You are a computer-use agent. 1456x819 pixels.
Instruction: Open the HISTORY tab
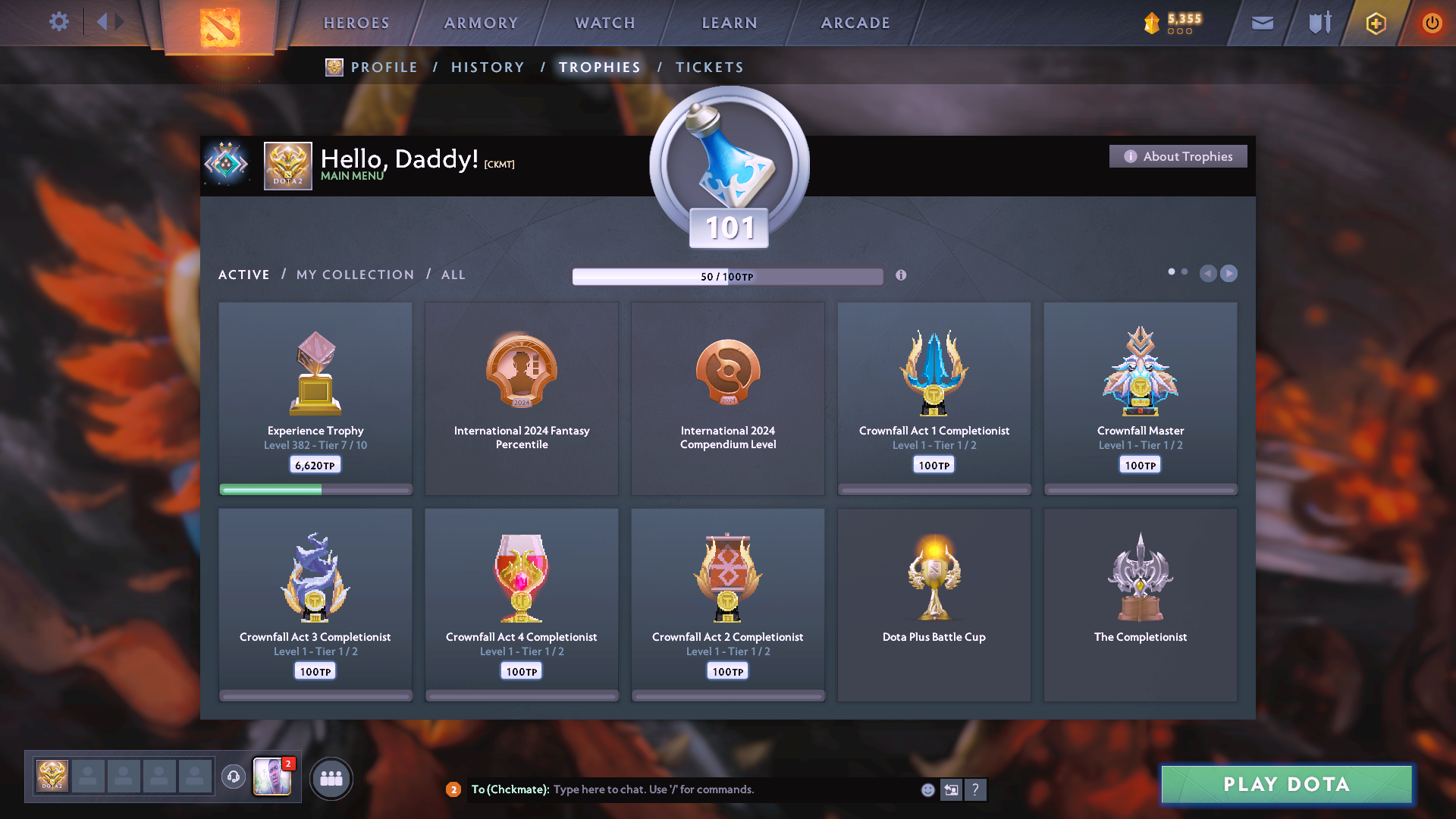[488, 67]
